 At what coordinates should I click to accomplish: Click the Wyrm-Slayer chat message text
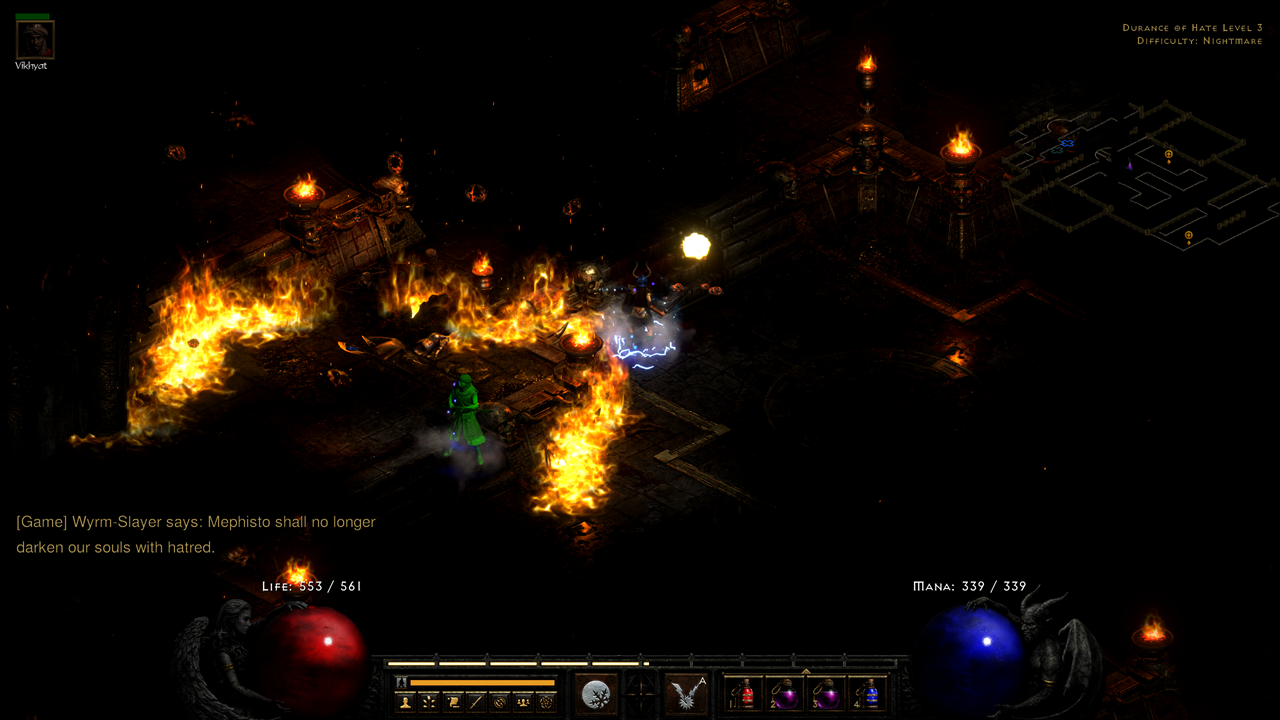(195, 522)
